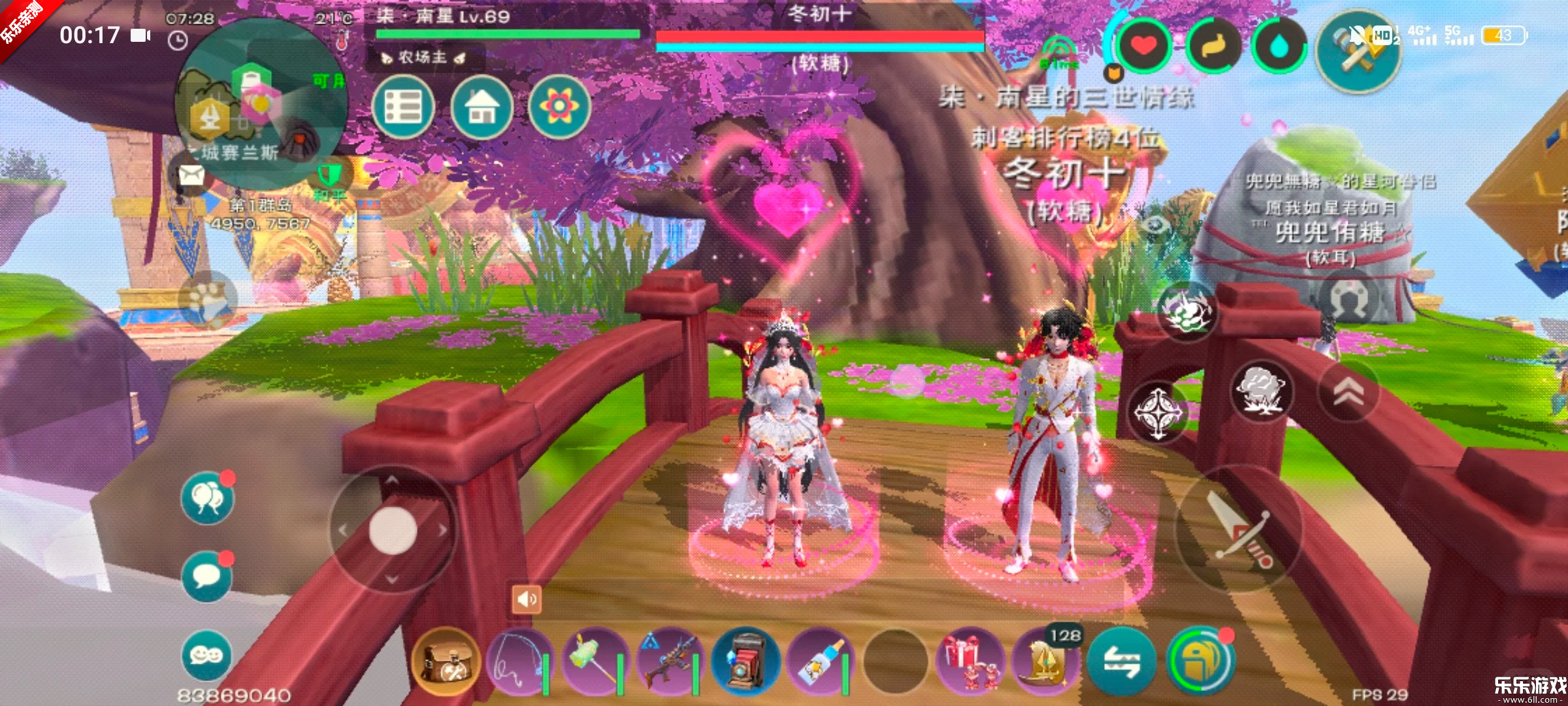
Task: Tap the swap arrows hotbar button
Action: click(1121, 662)
